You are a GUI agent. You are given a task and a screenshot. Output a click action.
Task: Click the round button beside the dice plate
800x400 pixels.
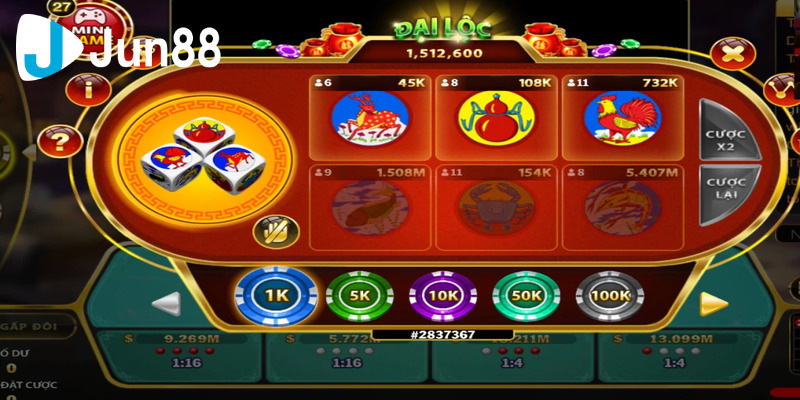(x=271, y=232)
